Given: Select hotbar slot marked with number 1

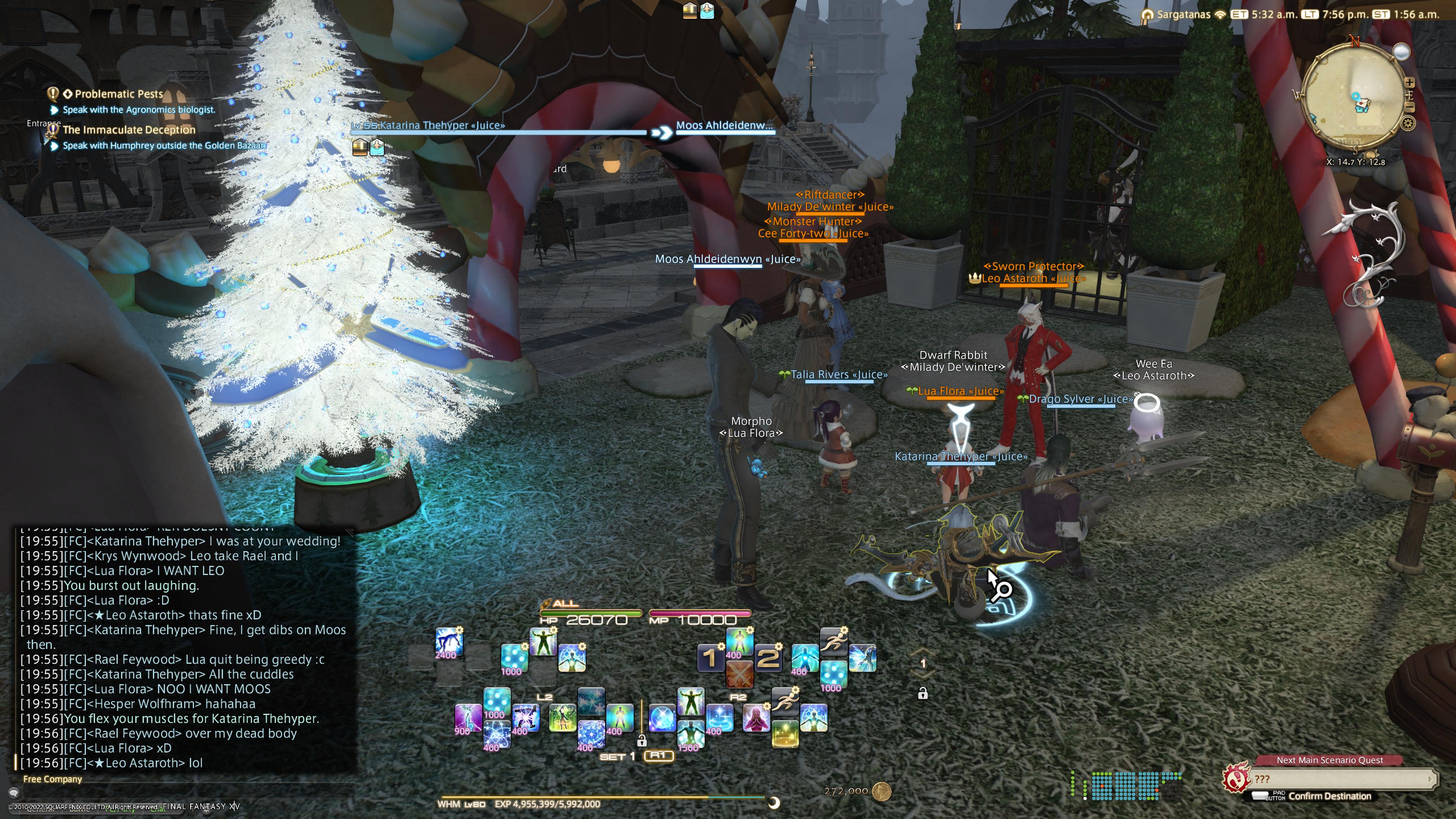Looking at the screenshot, I should 710,658.
